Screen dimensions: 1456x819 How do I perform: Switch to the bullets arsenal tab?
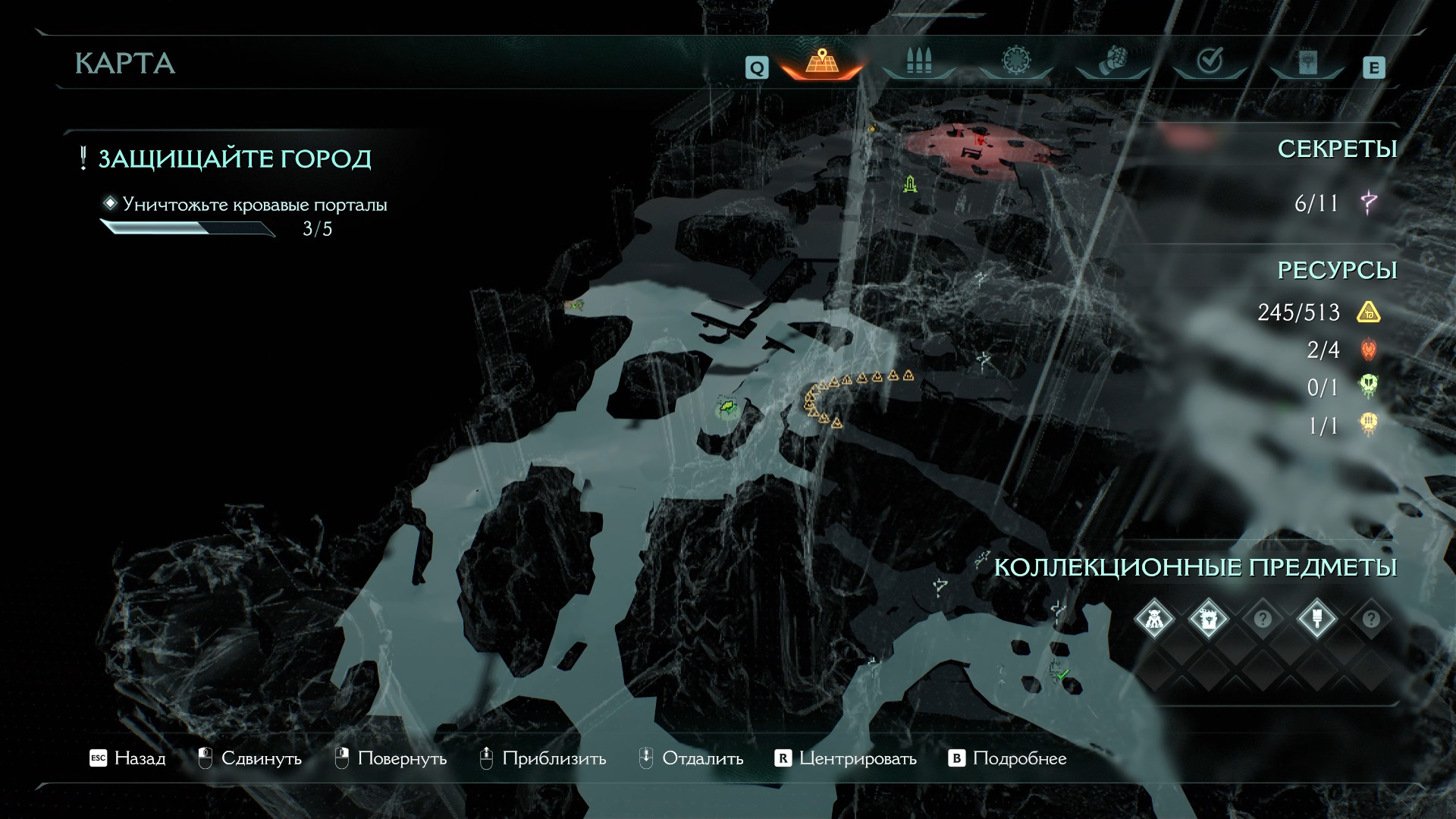[x=918, y=61]
